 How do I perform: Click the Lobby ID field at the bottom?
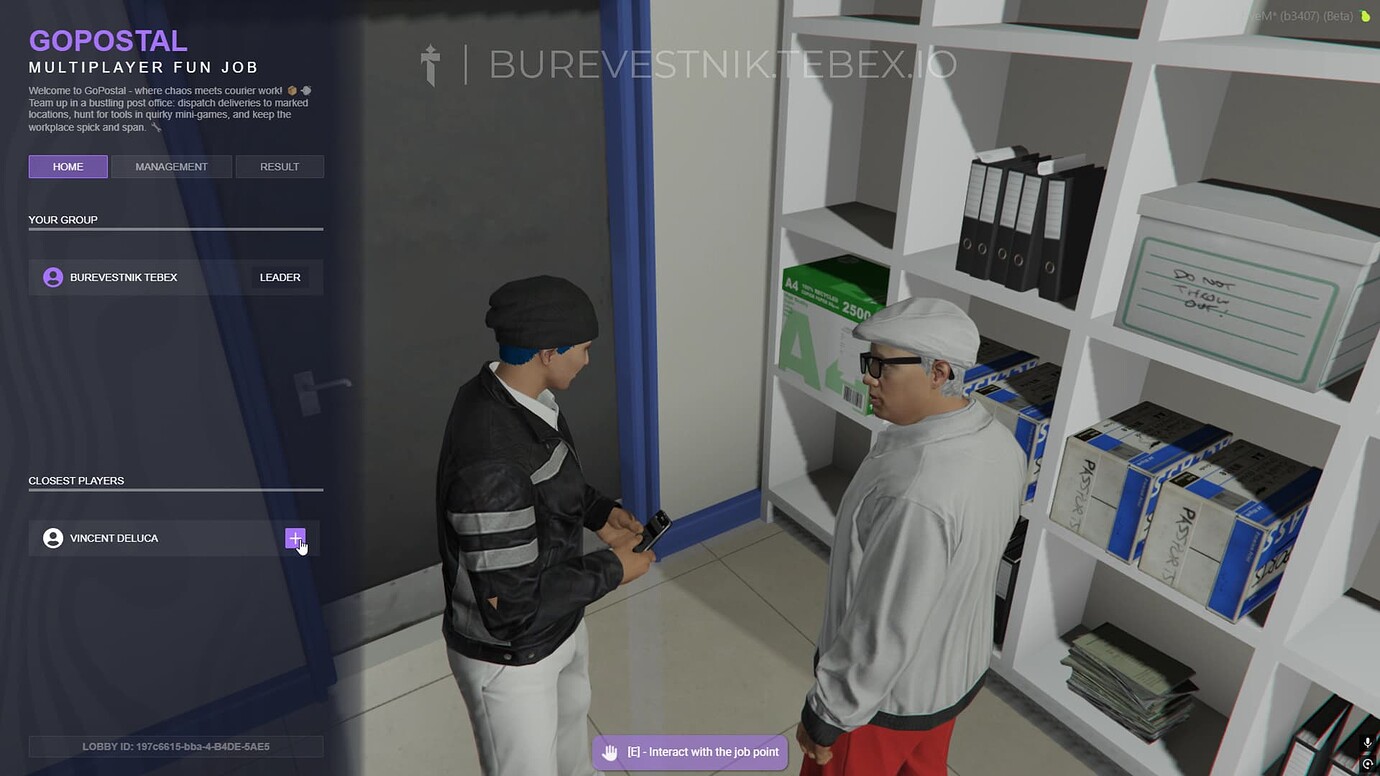pyautogui.click(x=175, y=745)
